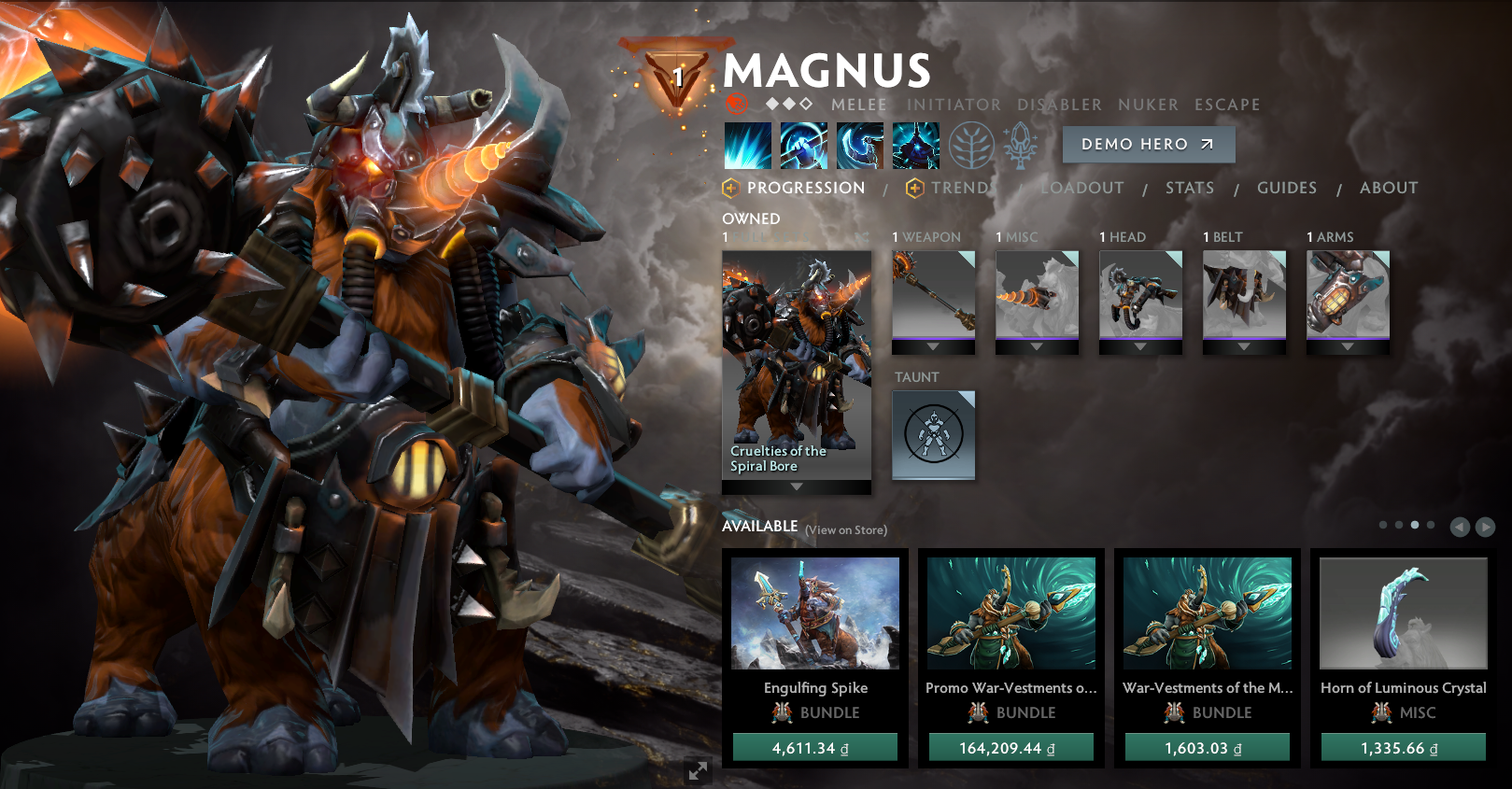Select the fourth carousel pagination dot
This screenshot has height=789, width=1512.
tap(1429, 525)
